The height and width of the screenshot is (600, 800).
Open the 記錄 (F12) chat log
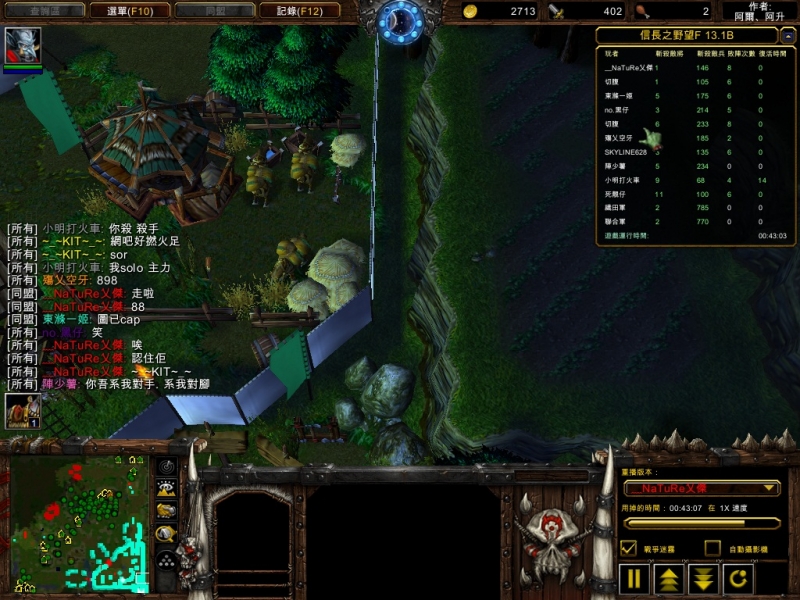[x=292, y=11]
